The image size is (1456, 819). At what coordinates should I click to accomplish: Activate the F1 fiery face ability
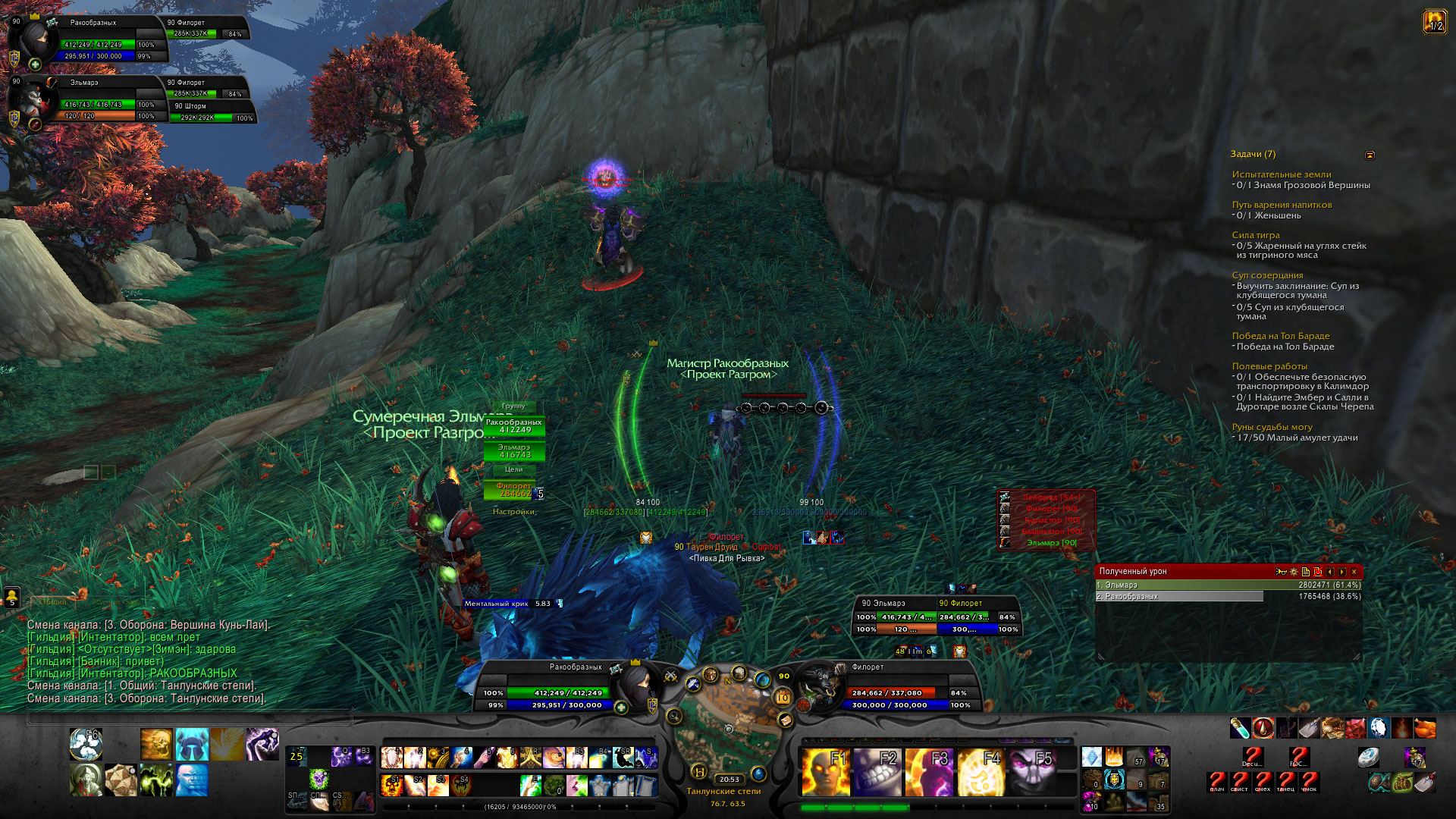[x=825, y=771]
